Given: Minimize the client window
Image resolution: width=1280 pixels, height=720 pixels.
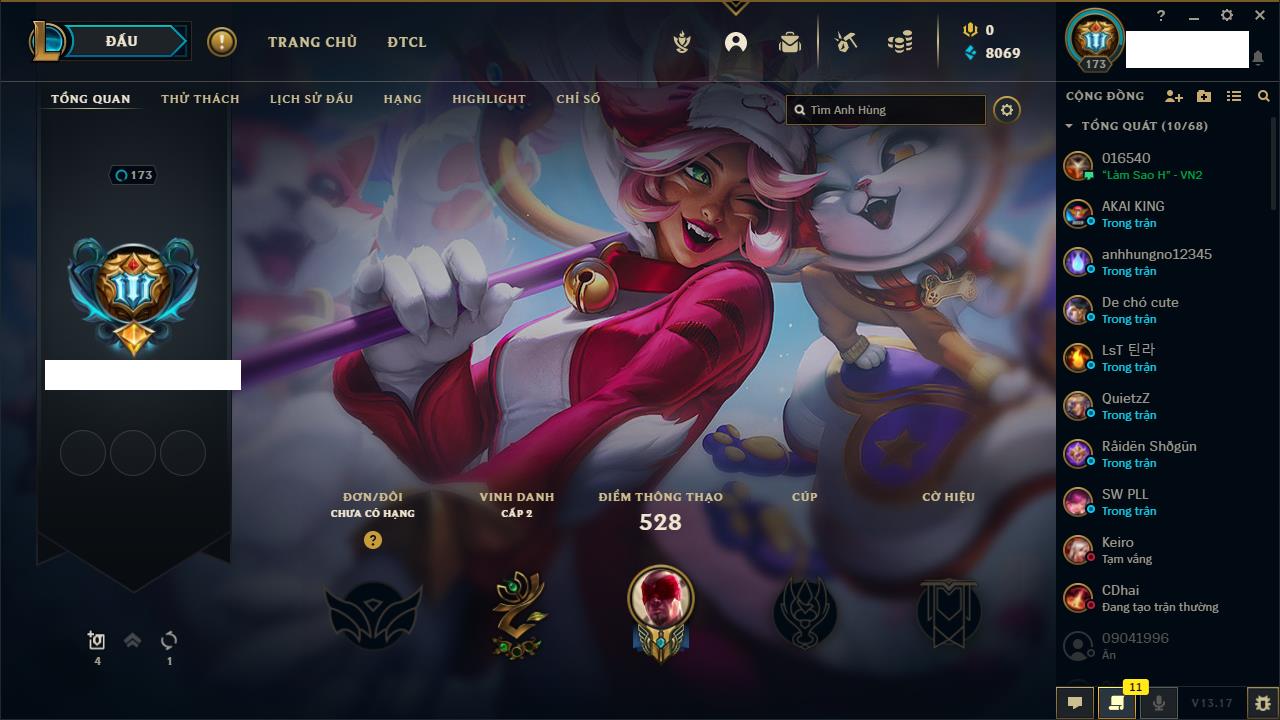Looking at the screenshot, I should click(x=1194, y=16).
